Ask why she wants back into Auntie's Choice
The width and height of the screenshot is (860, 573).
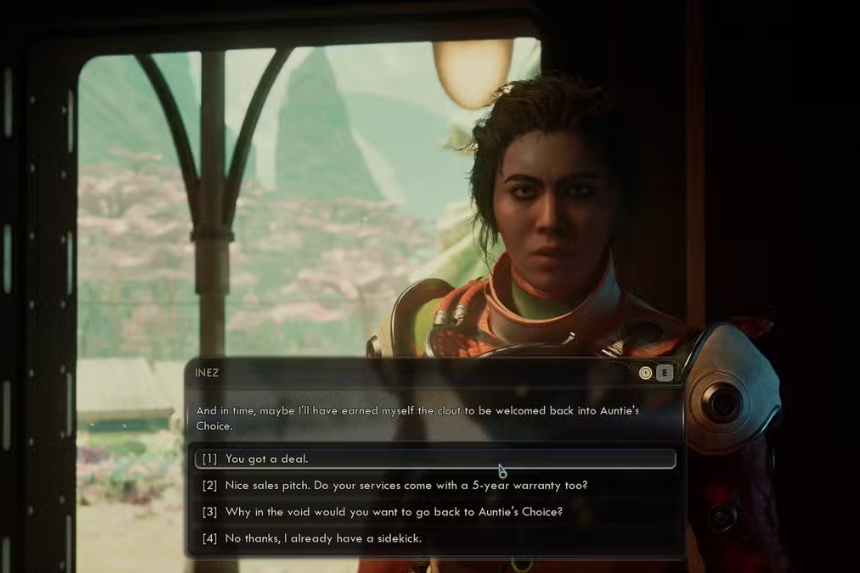(394, 512)
